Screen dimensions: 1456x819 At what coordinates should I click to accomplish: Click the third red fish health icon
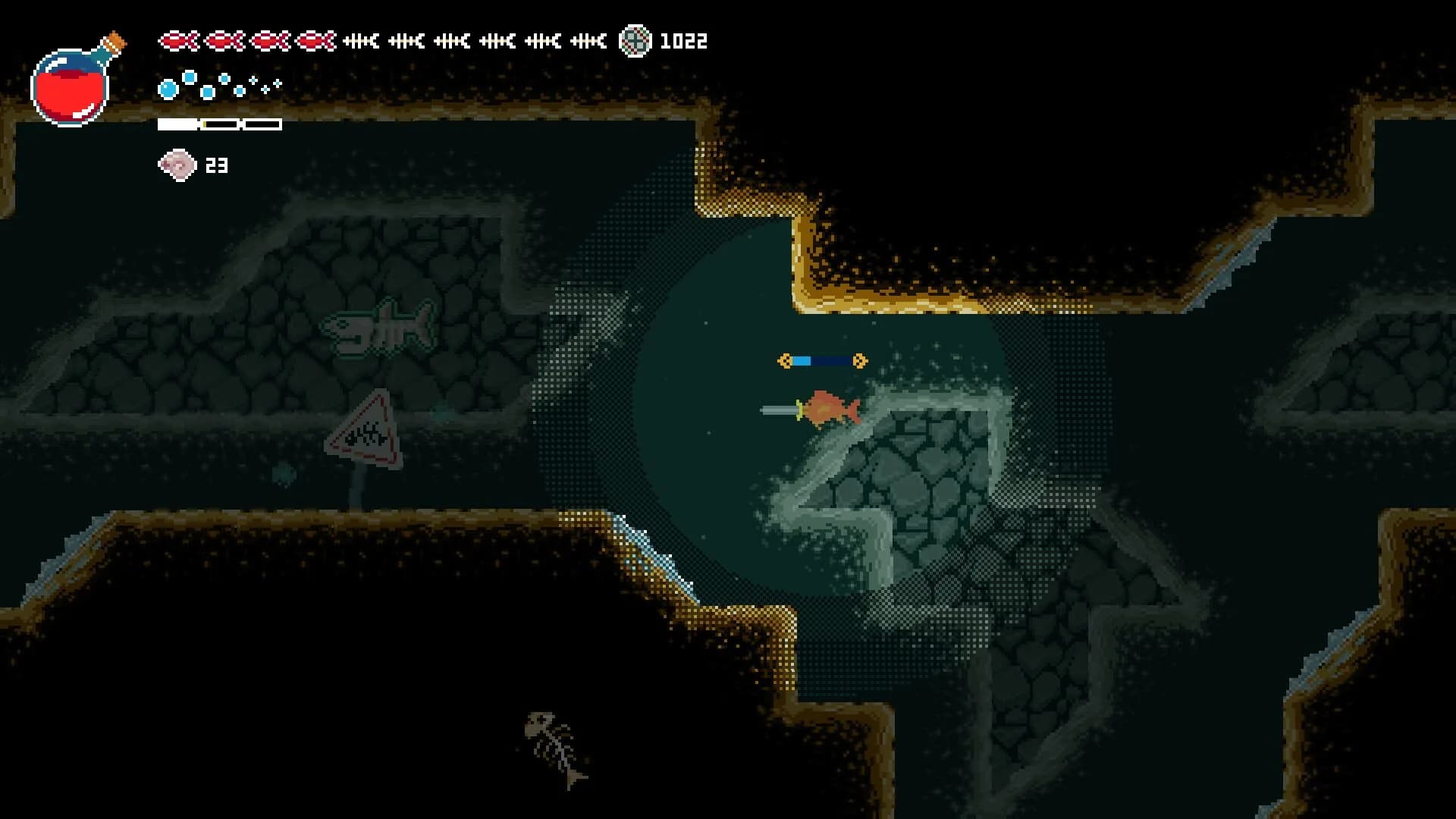pyautogui.click(x=270, y=40)
